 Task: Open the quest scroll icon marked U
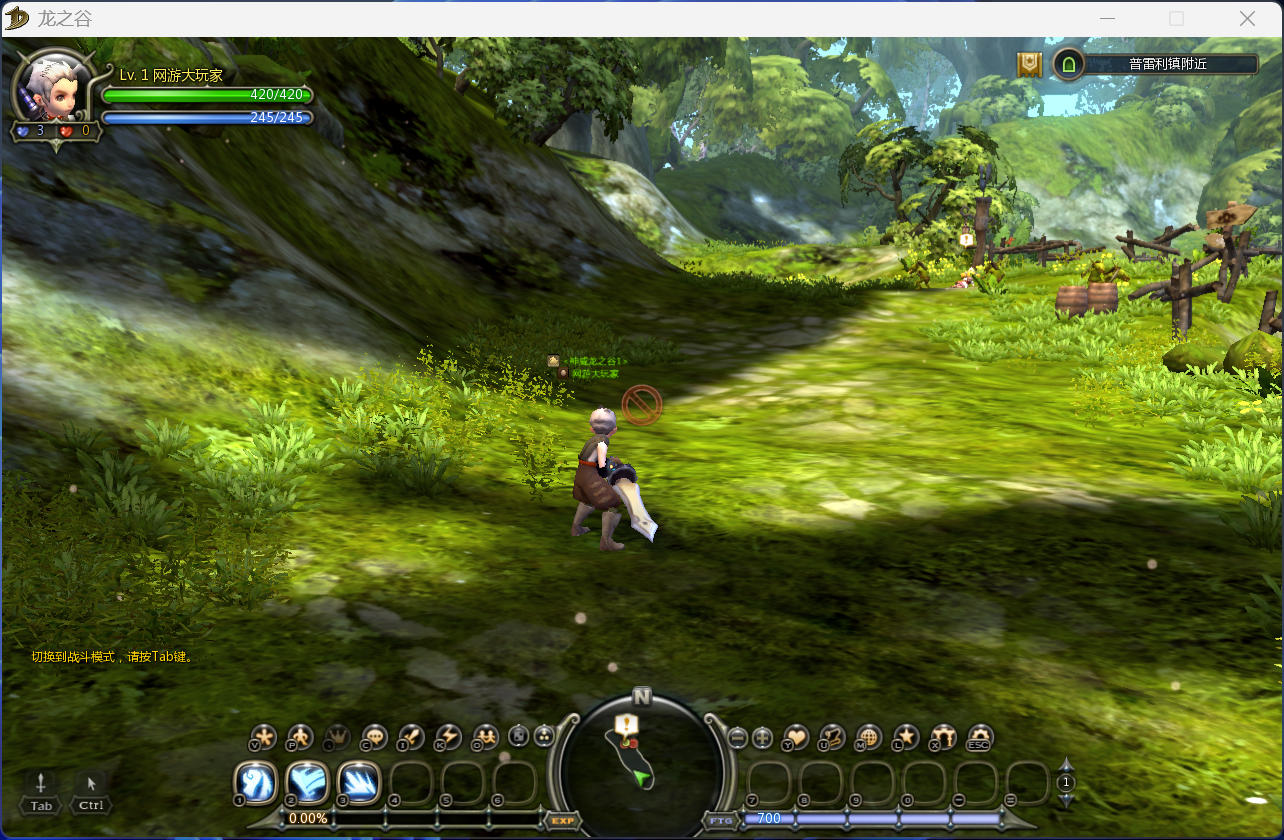point(832,737)
